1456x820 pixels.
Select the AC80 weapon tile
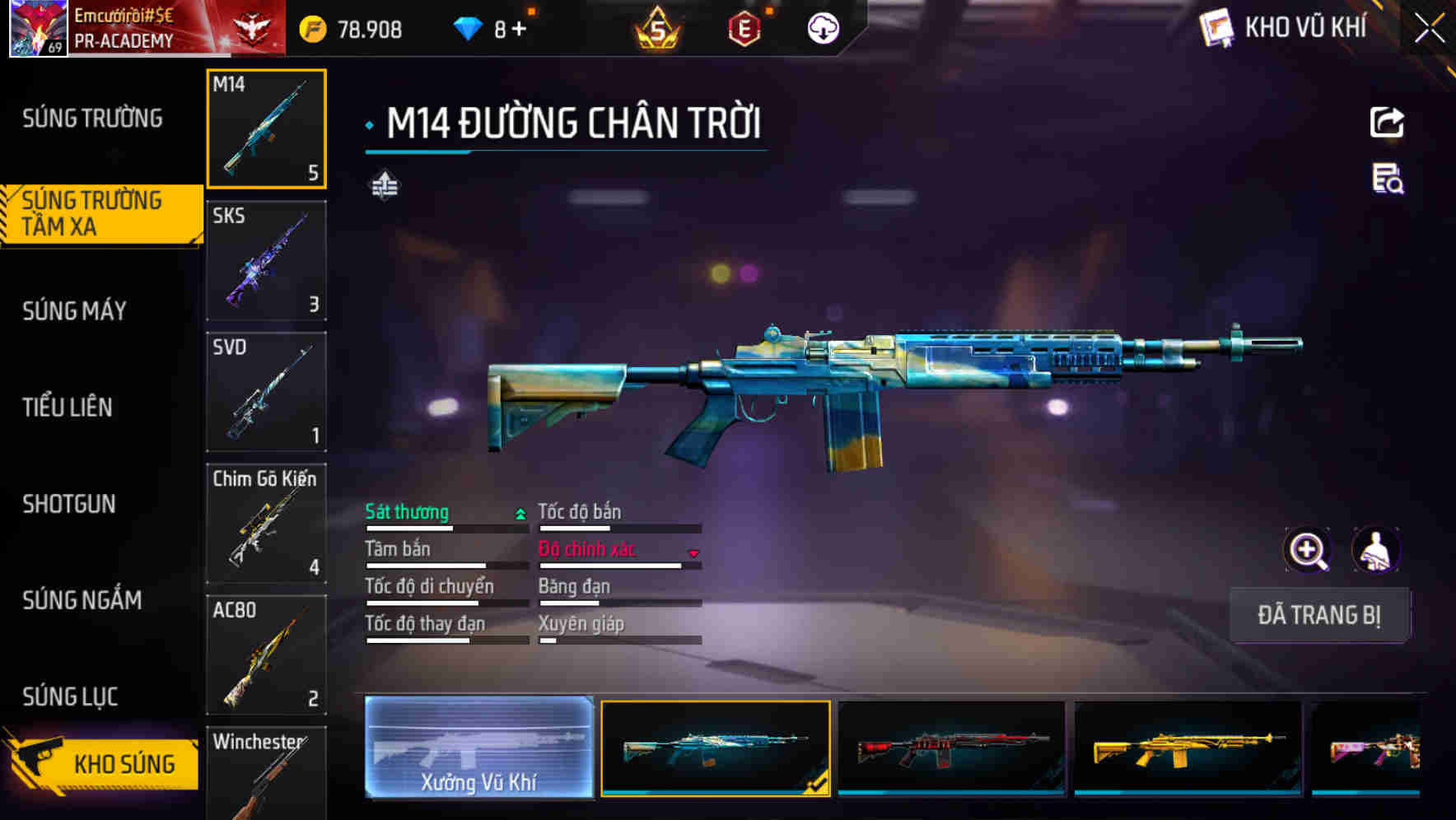click(x=266, y=655)
